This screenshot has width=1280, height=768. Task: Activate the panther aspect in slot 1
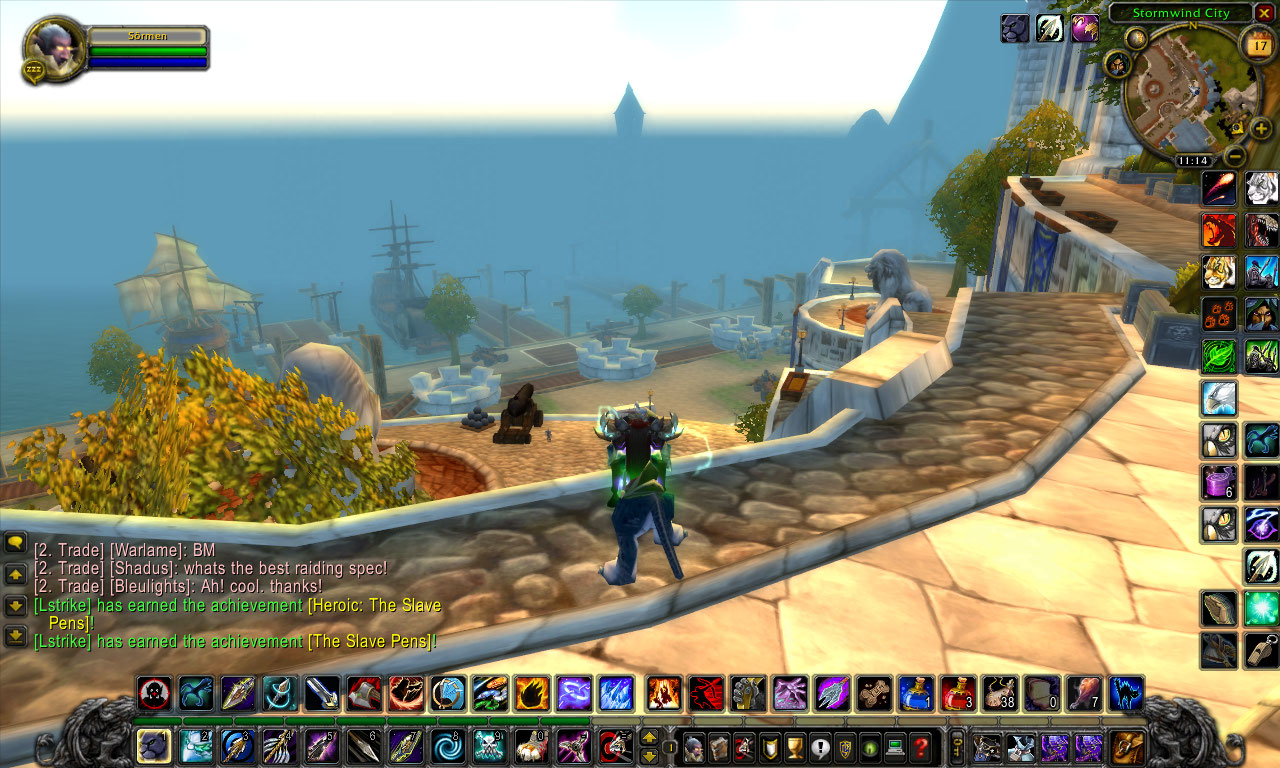click(153, 746)
